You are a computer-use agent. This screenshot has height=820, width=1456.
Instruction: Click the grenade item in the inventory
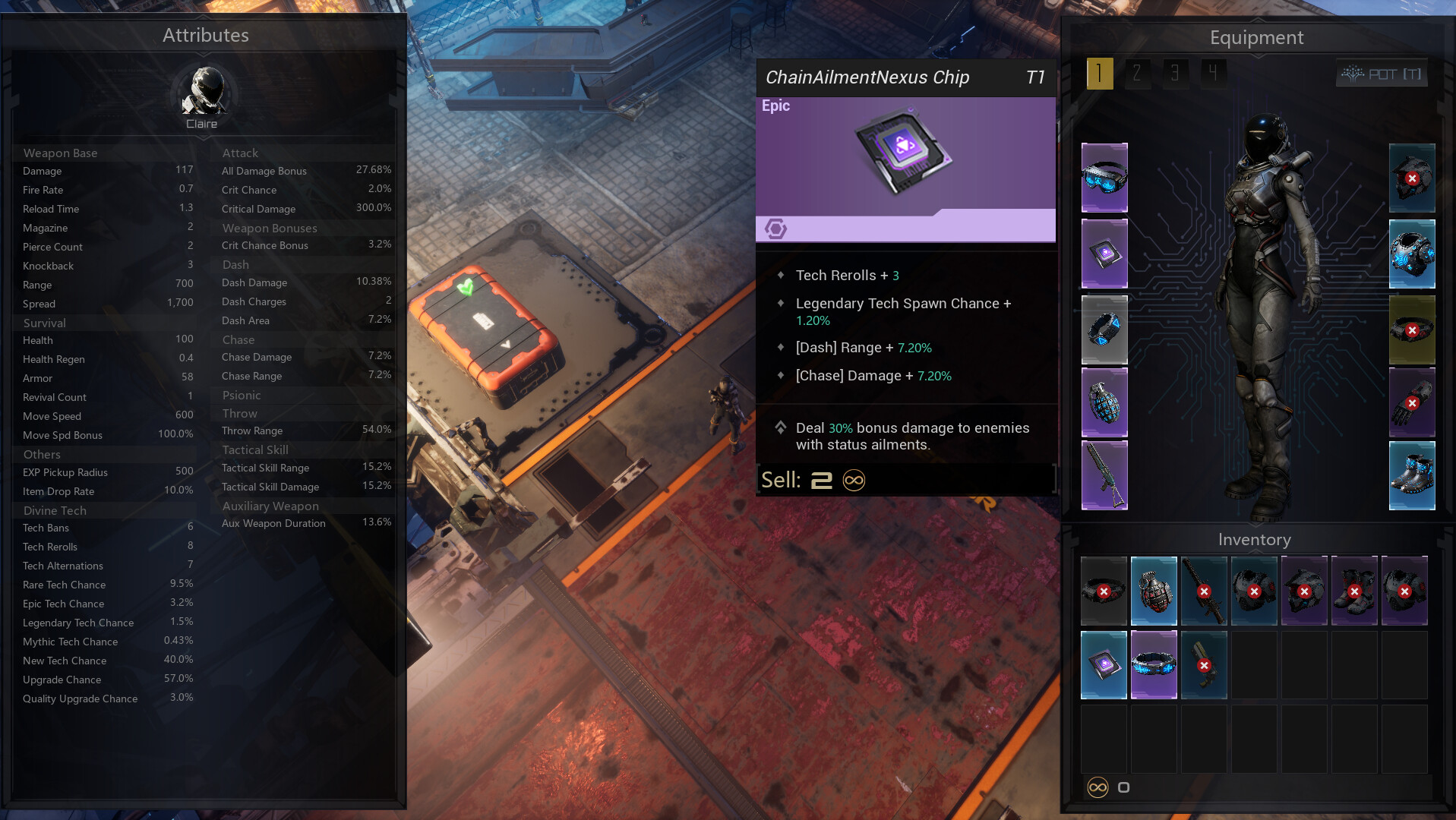tap(1154, 590)
